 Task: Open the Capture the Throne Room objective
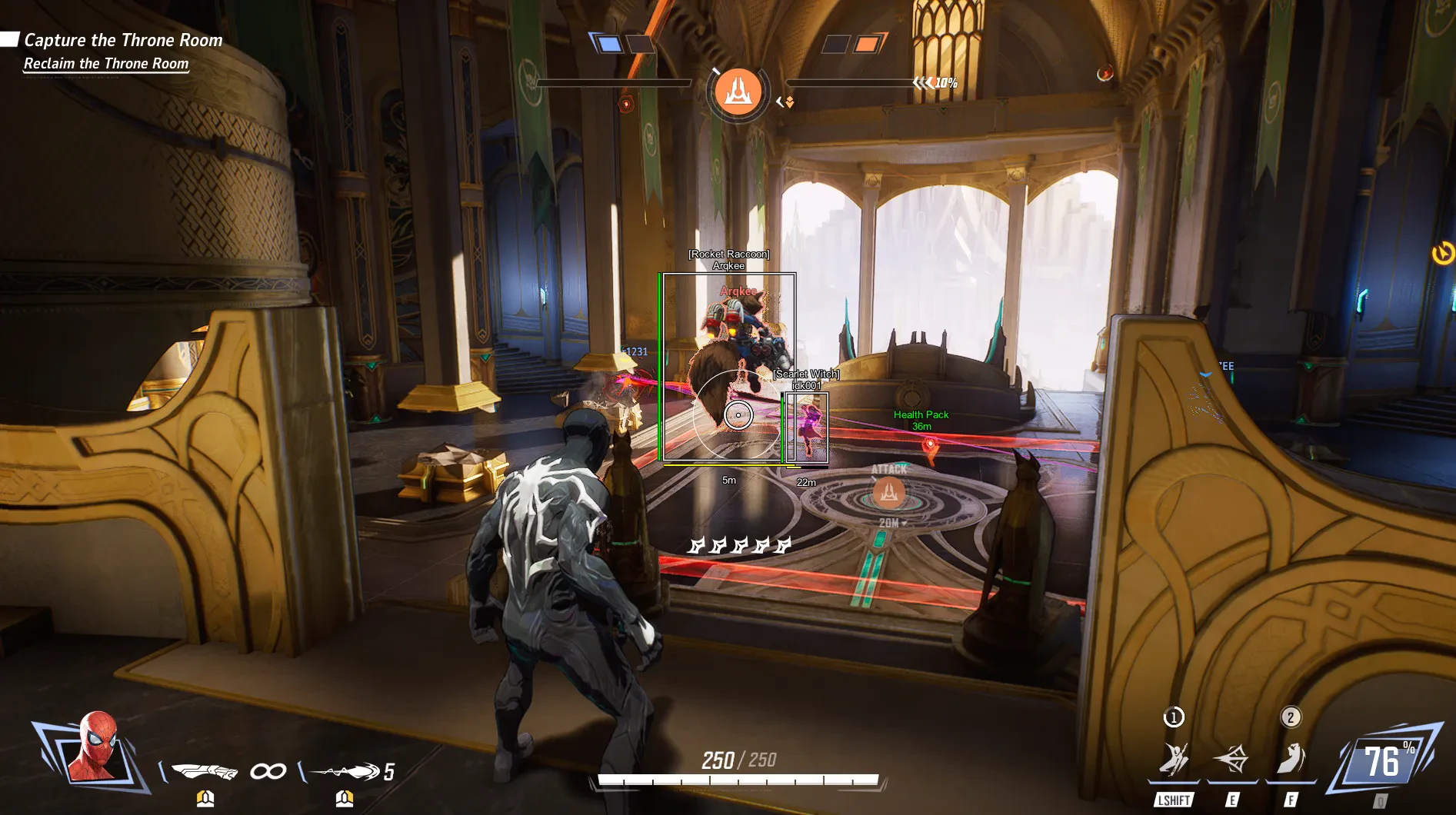[x=123, y=40]
